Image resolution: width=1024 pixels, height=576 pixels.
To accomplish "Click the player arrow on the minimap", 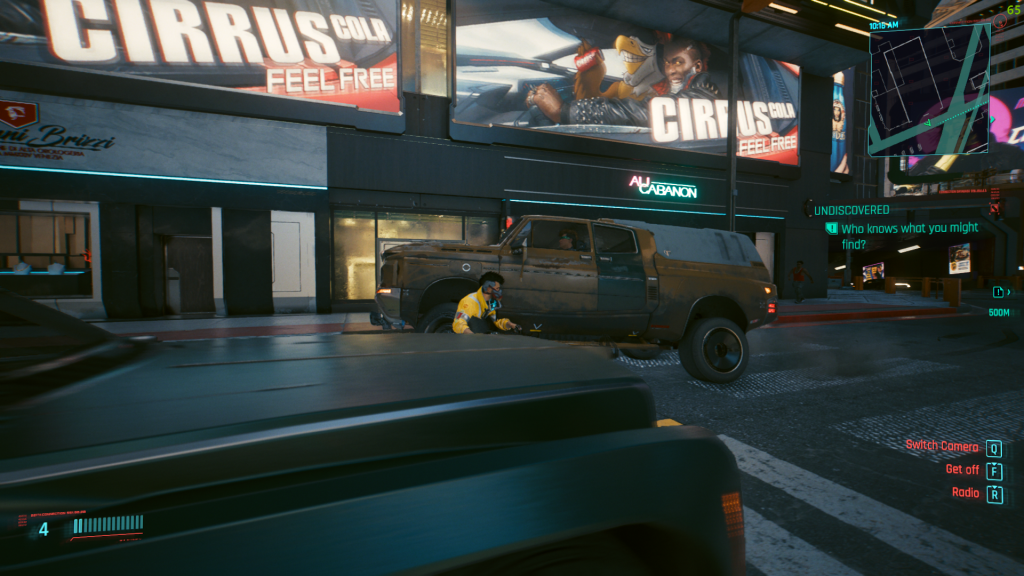I will tap(926, 123).
